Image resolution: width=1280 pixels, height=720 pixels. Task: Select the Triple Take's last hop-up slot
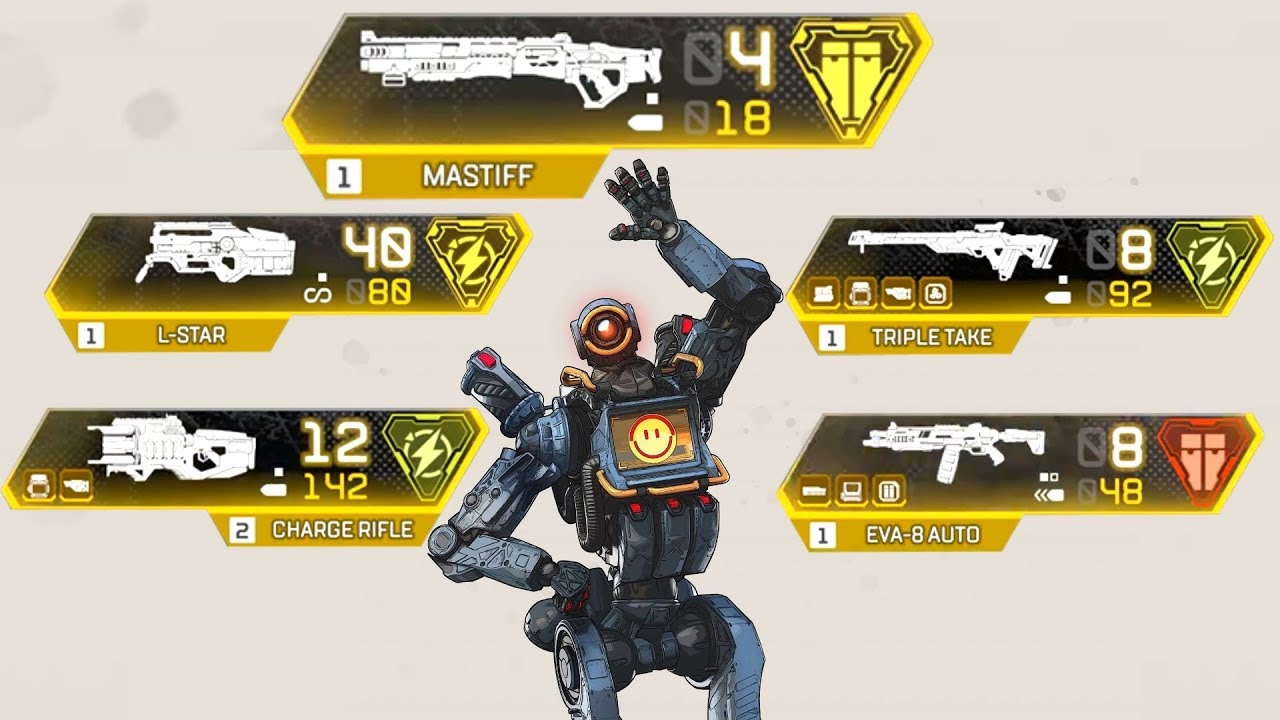click(x=935, y=293)
